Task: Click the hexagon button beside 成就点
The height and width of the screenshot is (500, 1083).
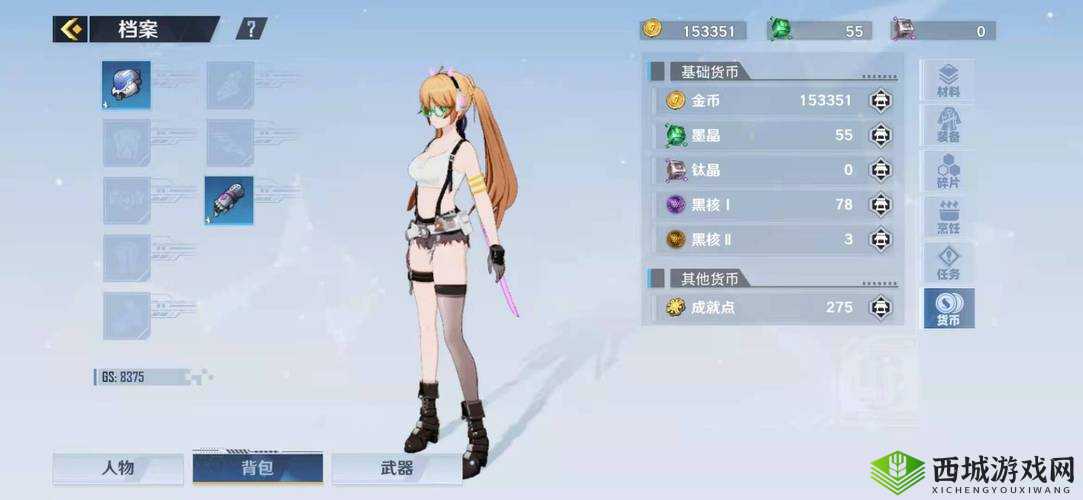Action: tap(880, 307)
